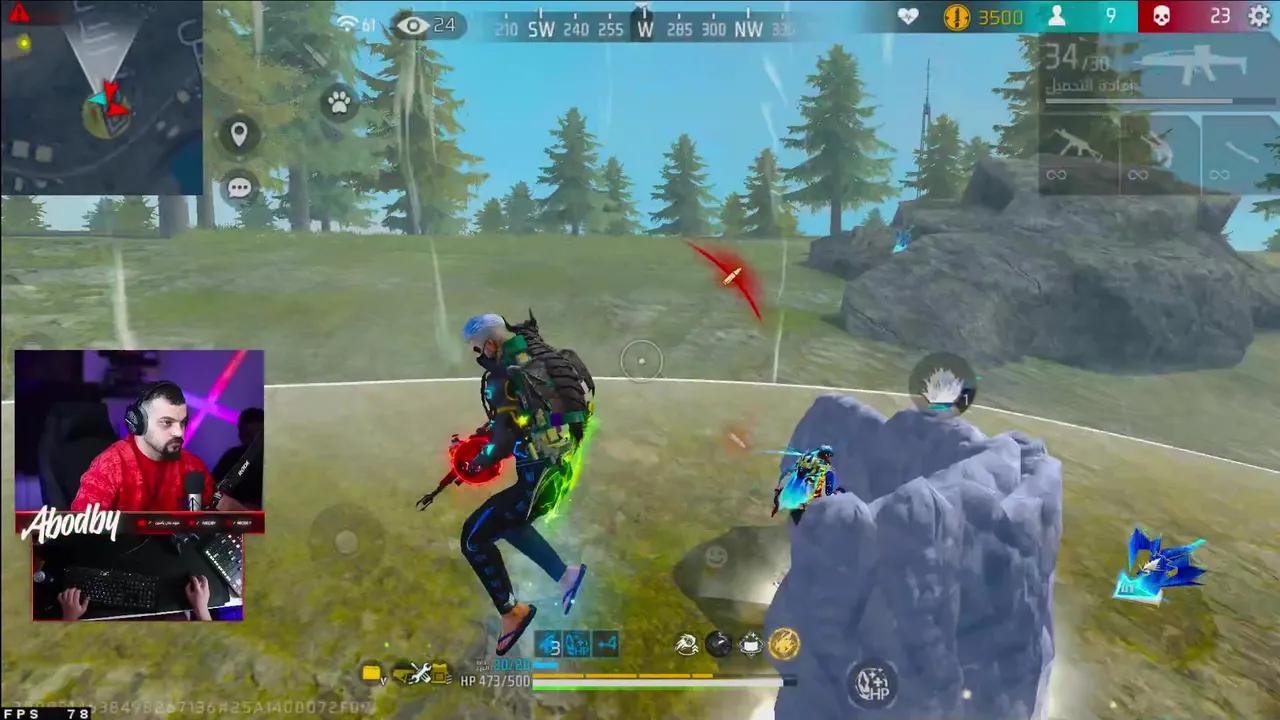The height and width of the screenshot is (720, 1280).
Task: Toggle the spectator eye counter
Action: click(425, 25)
